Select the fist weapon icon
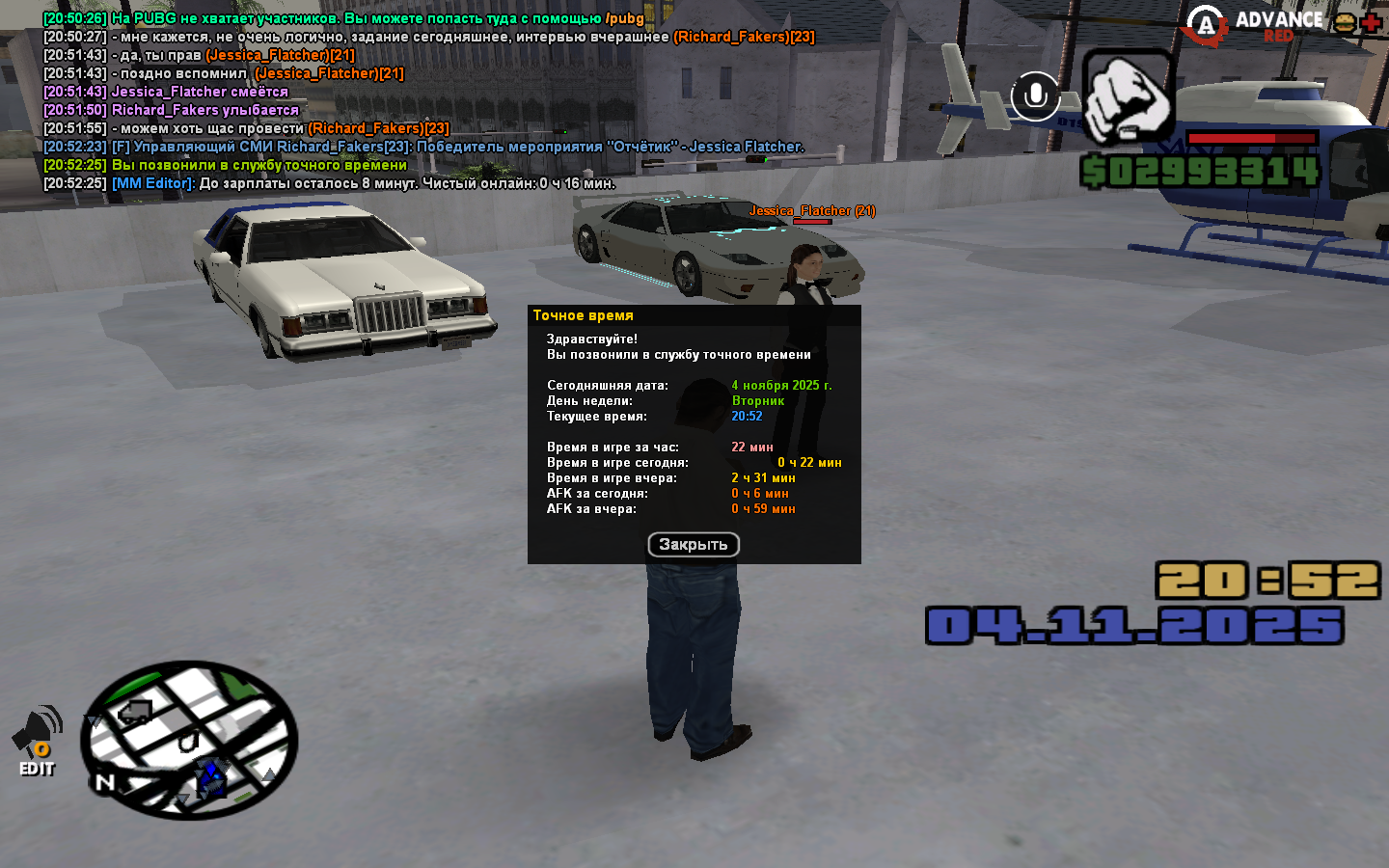Screen dimensions: 1389x868 1128,97
